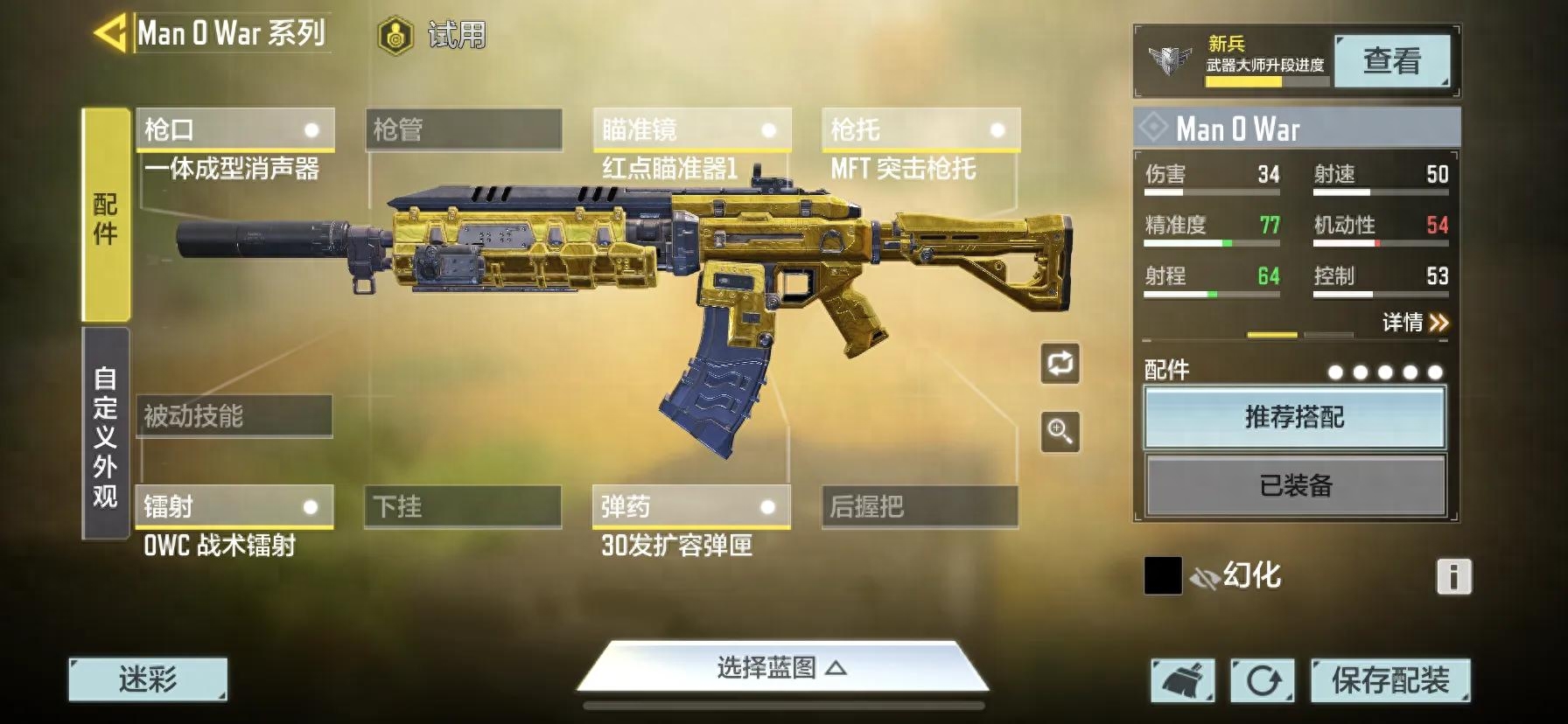Open the 选择蓝图 blueprint selector
The width and height of the screenshot is (1568, 724).
(781, 669)
